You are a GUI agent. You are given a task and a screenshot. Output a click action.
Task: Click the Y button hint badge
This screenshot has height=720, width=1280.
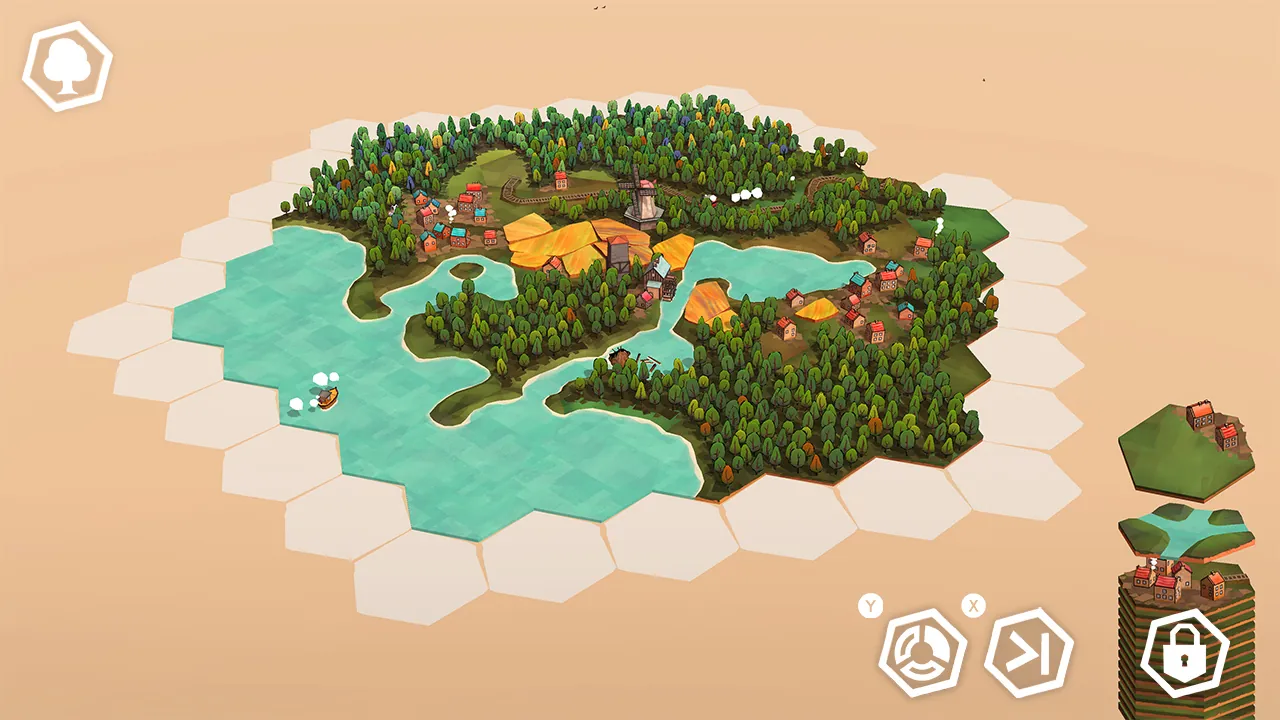click(872, 604)
